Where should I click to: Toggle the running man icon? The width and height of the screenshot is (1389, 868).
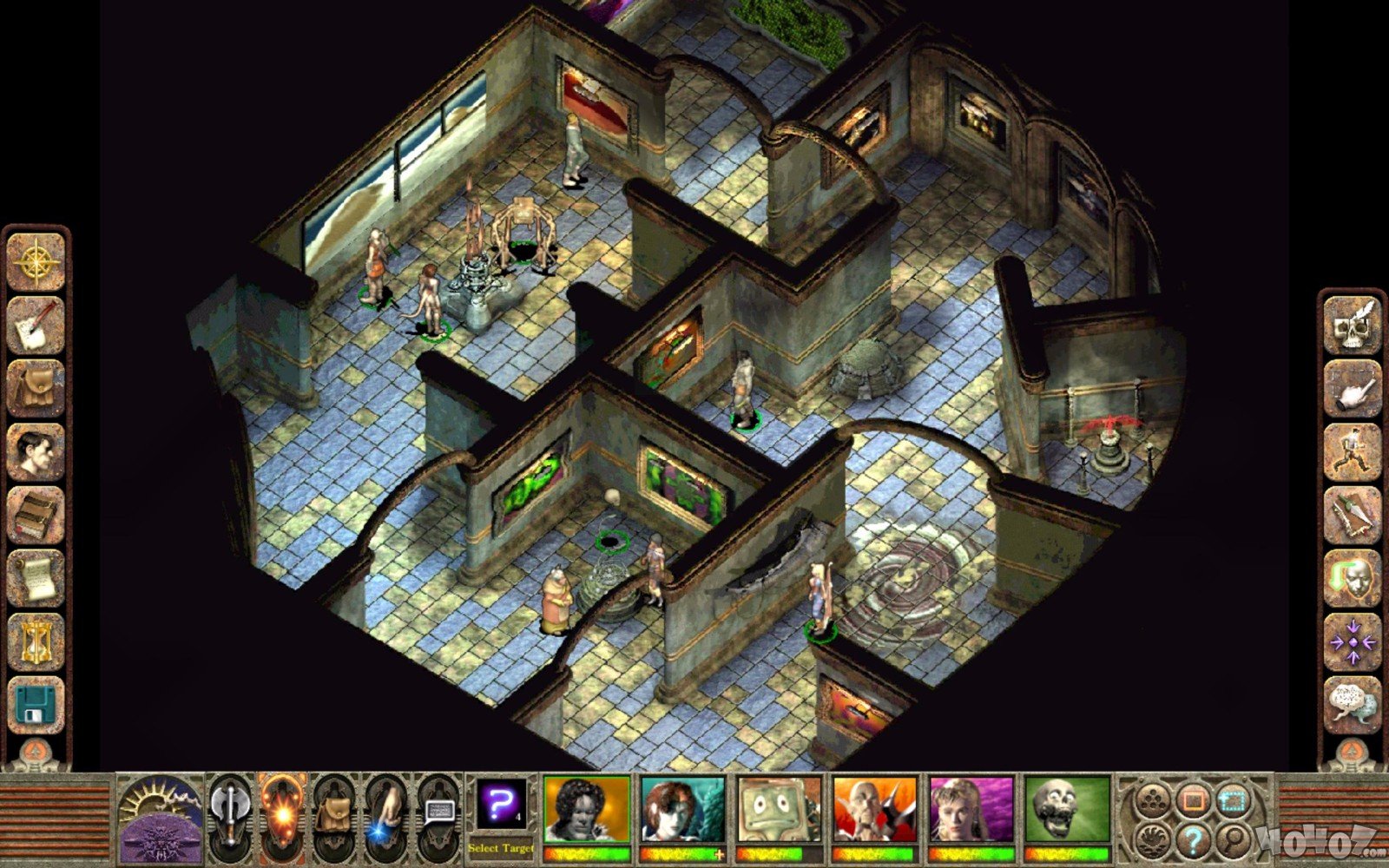[1353, 452]
